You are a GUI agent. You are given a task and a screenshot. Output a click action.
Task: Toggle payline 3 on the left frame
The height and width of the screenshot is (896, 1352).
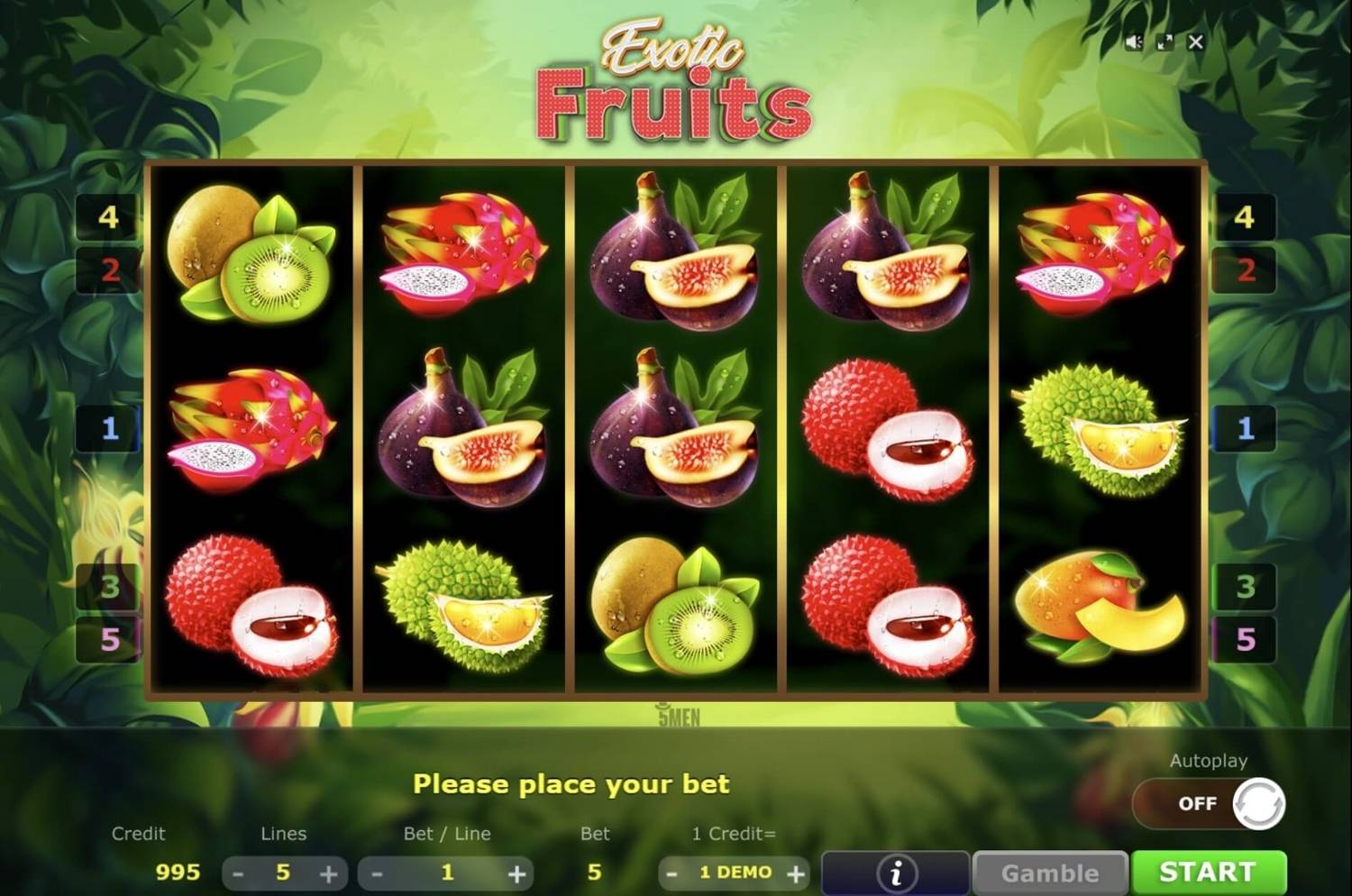108,586
